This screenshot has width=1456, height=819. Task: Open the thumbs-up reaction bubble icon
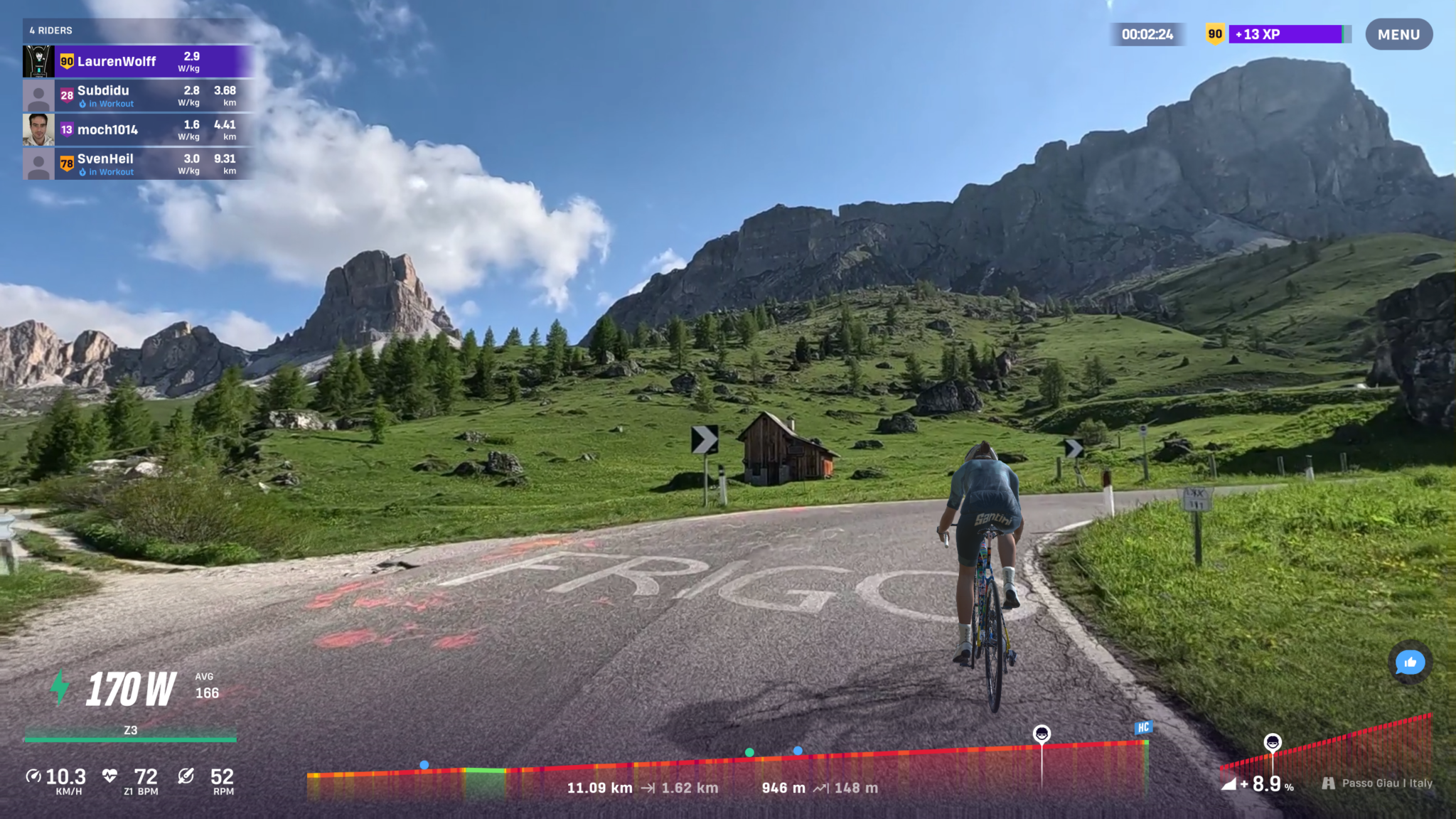[1410, 663]
